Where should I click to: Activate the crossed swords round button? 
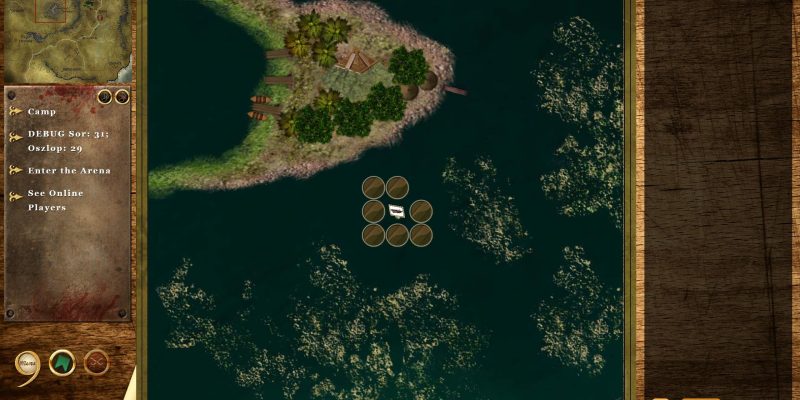point(97,362)
